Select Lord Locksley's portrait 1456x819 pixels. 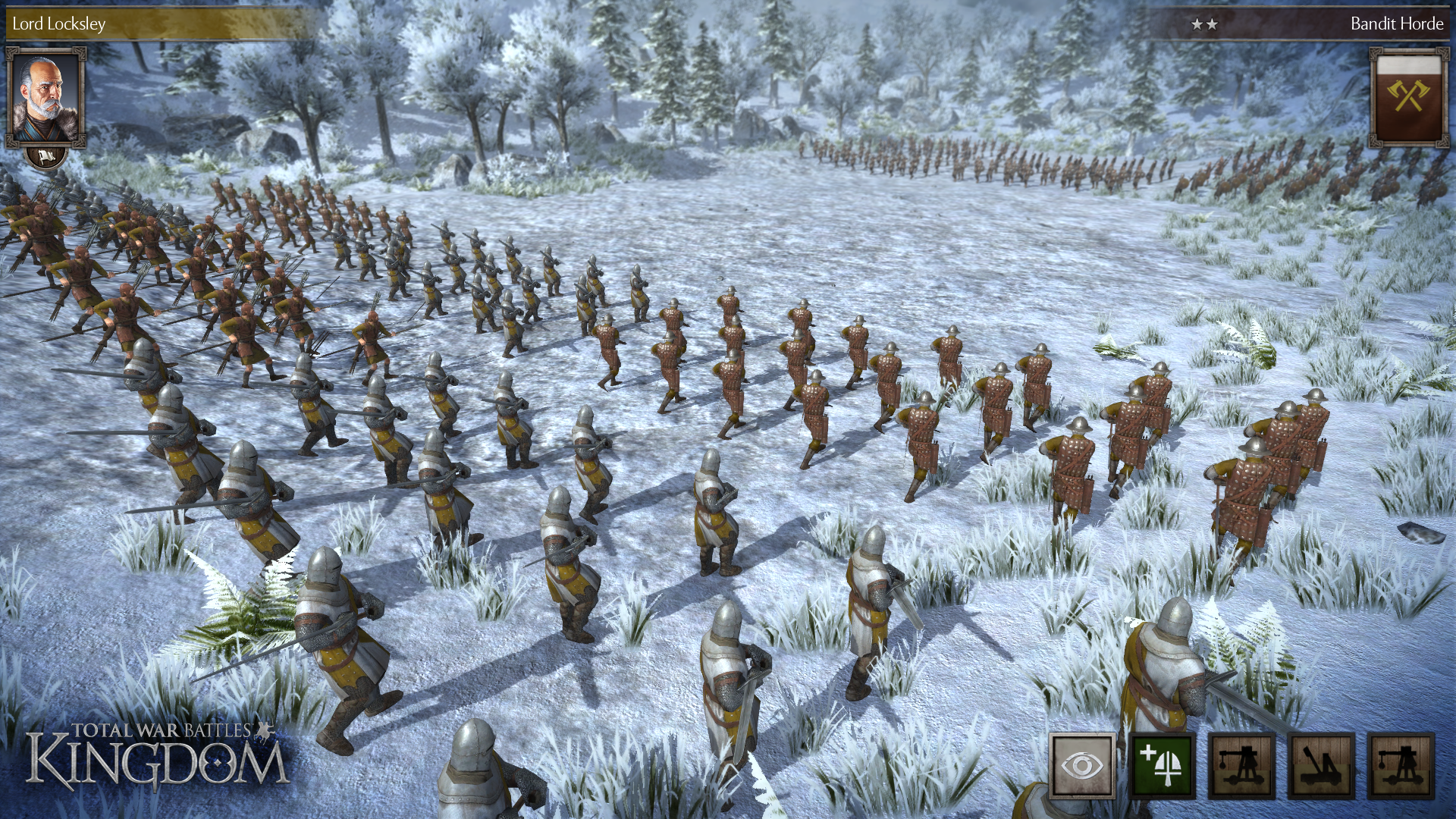pyautogui.click(x=45, y=96)
